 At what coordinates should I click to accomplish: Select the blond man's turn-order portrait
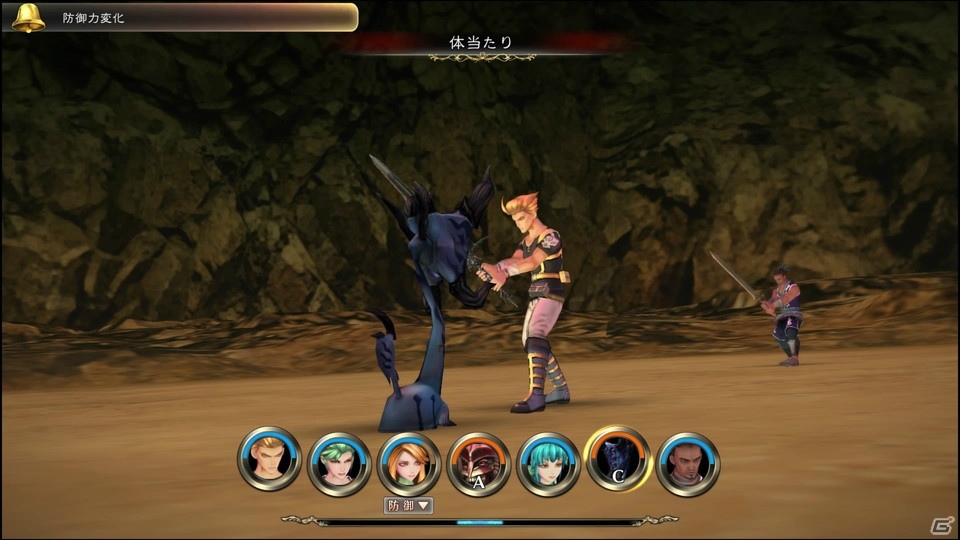point(269,459)
